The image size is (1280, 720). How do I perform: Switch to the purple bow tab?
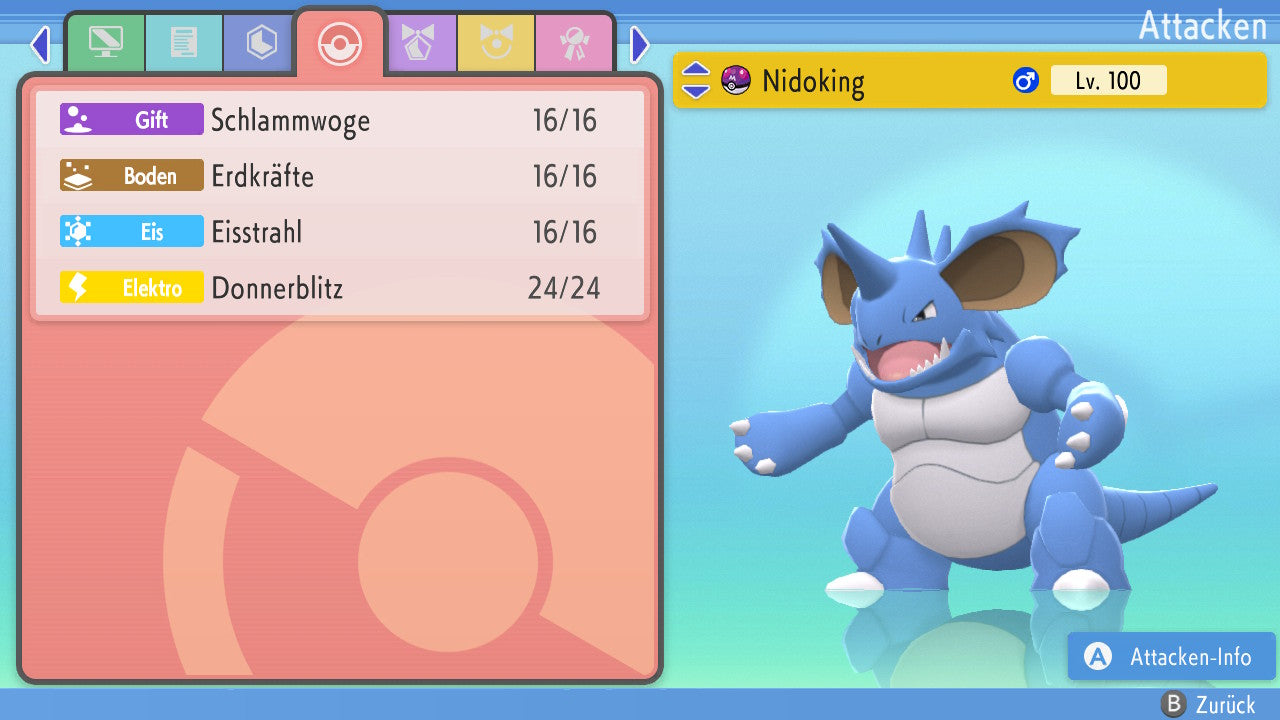tap(418, 43)
